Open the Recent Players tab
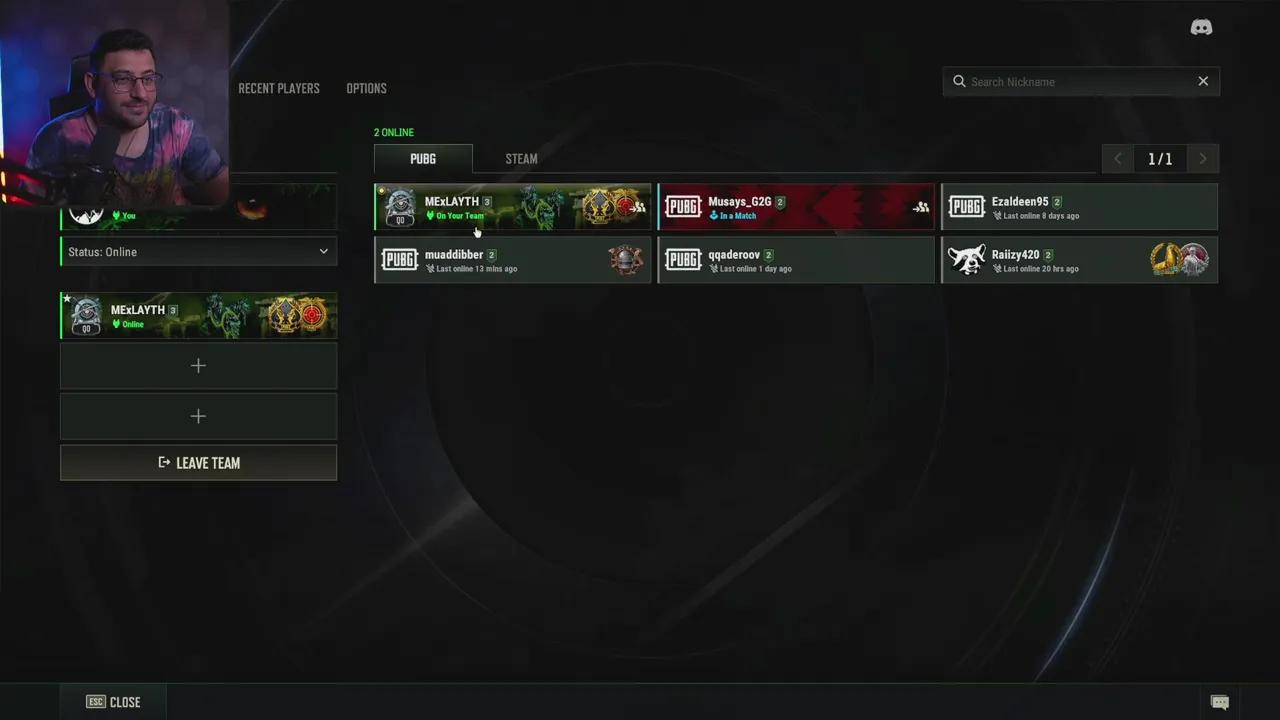This screenshot has height=720, width=1280. (x=279, y=88)
